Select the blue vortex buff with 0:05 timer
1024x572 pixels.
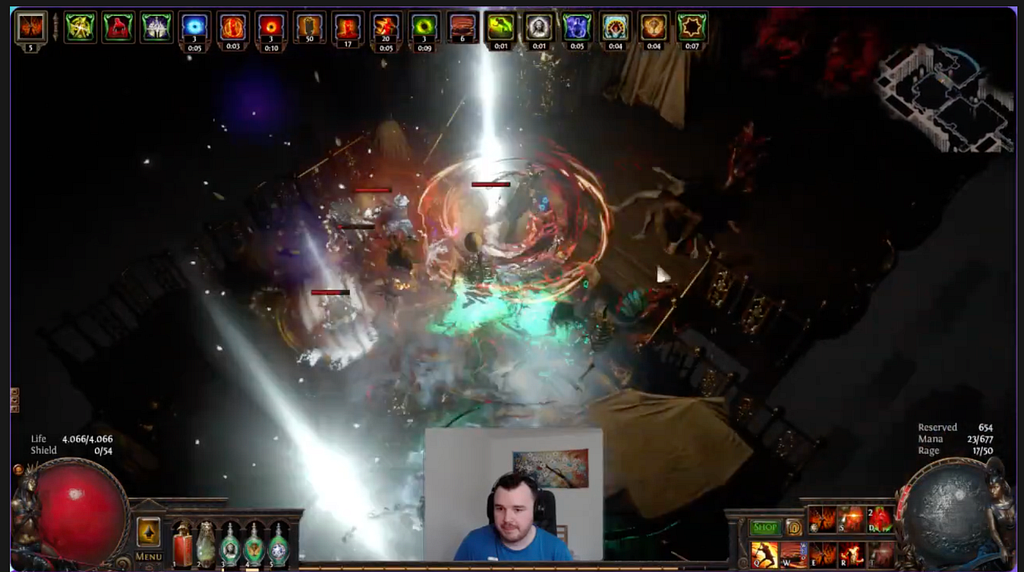click(194, 27)
